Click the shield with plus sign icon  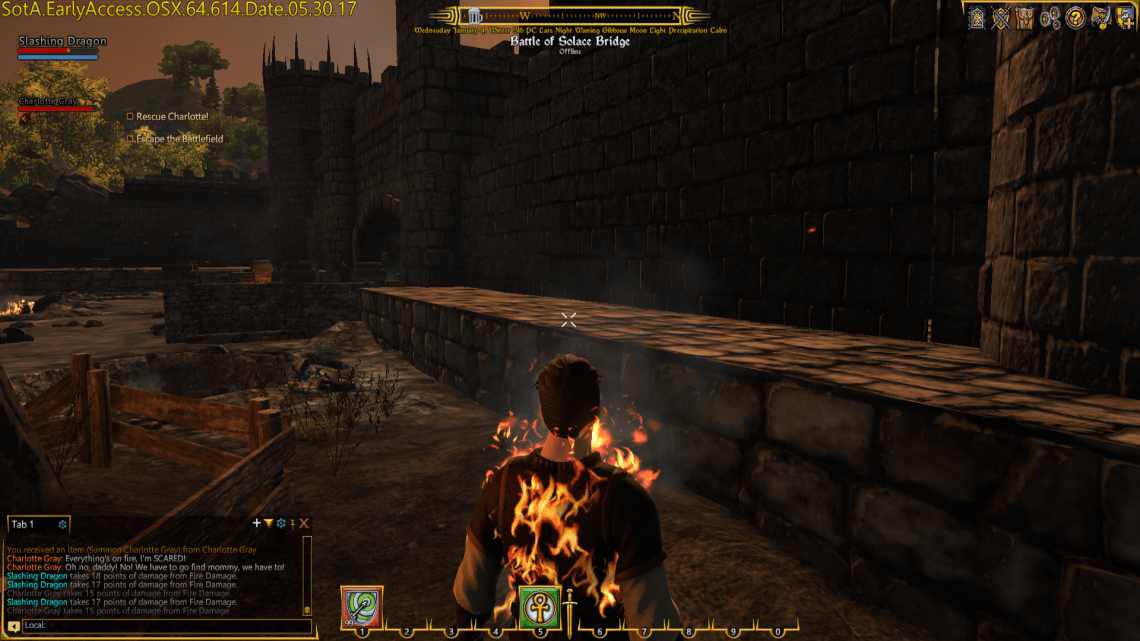click(x=1124, y=17)
